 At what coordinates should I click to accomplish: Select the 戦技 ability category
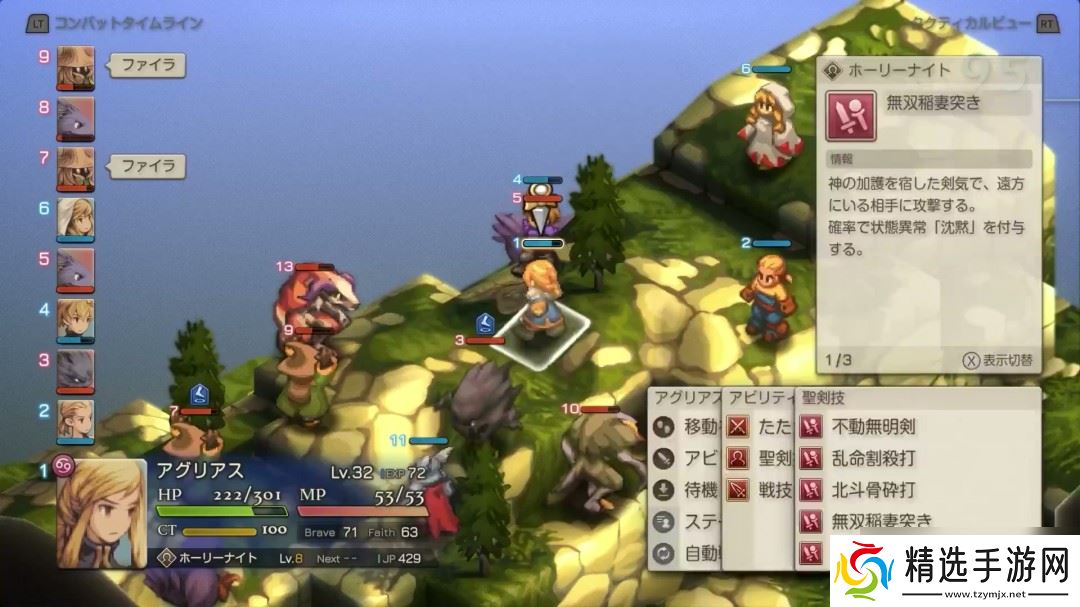coord(758,490)
